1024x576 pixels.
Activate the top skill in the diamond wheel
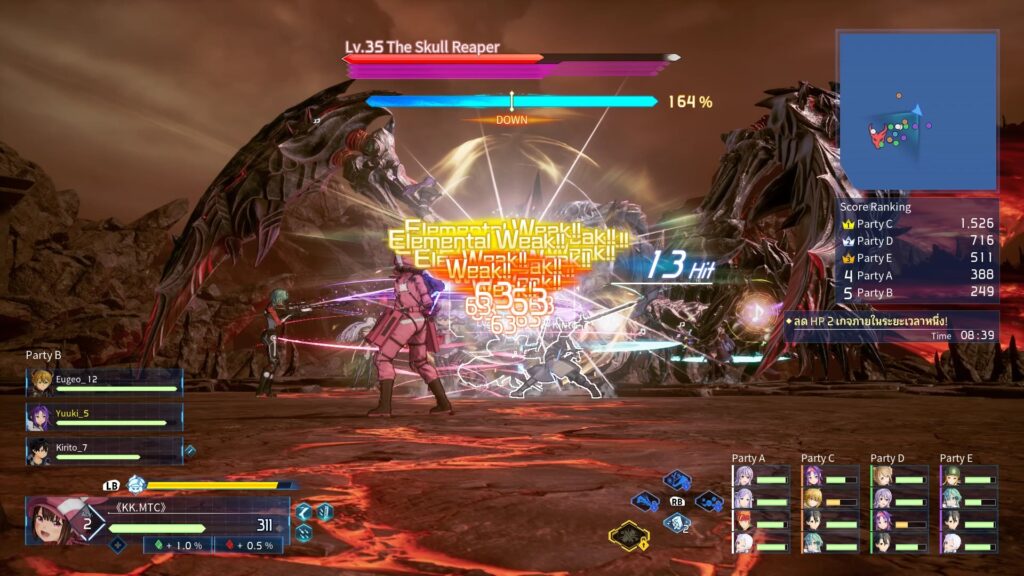pyautogui.click(x=677, y=480)
